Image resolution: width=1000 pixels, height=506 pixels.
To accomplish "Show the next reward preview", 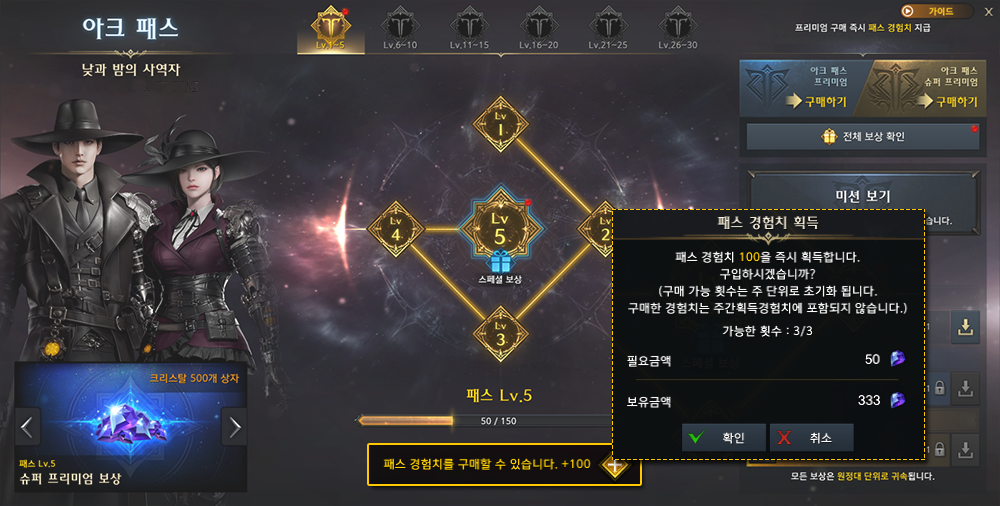I will point(235,428).
